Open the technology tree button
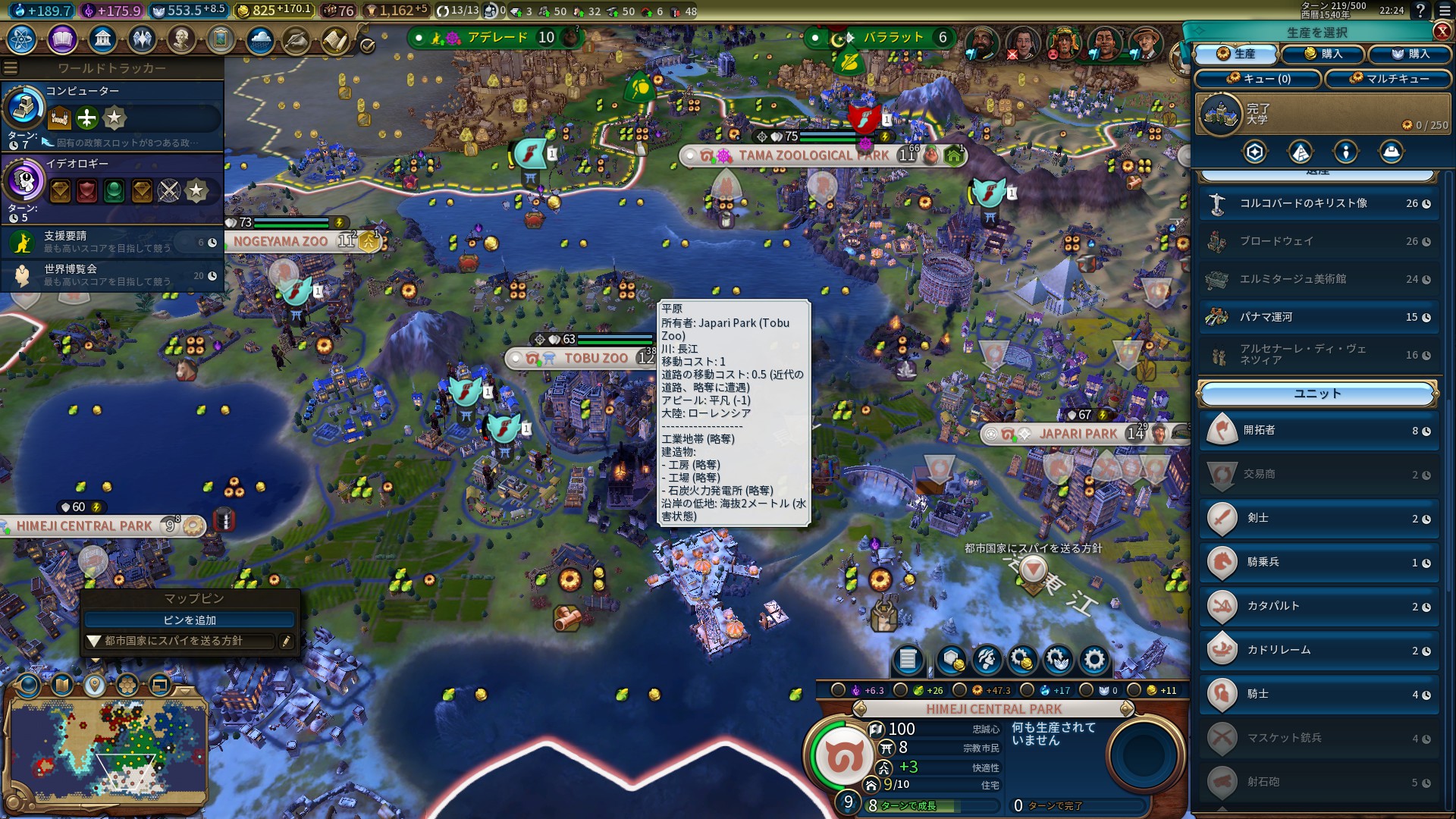The image size is (1456, 819). pyautogui.click(x=22, y=39)
